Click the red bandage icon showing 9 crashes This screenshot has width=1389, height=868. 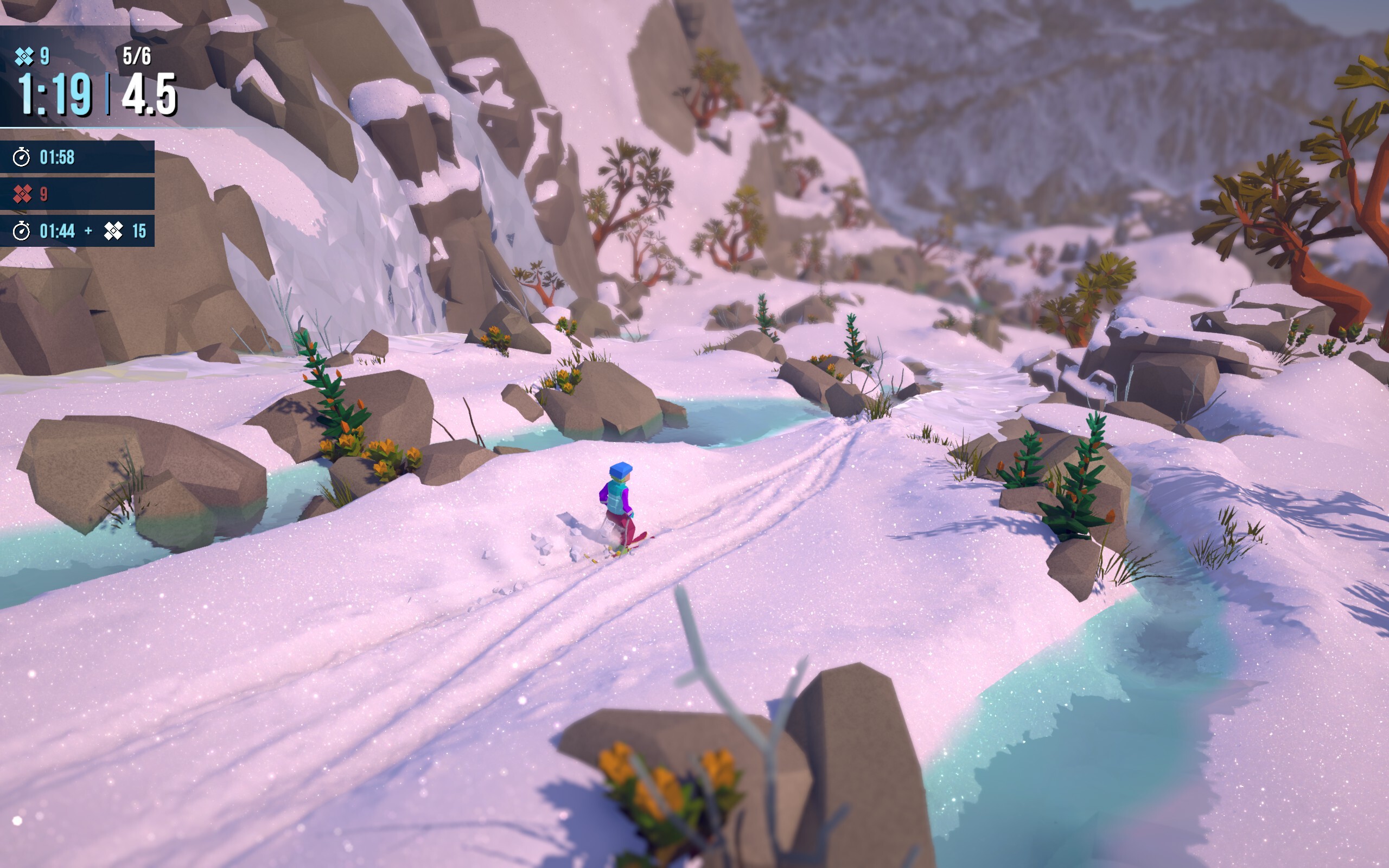coord(21,195)
